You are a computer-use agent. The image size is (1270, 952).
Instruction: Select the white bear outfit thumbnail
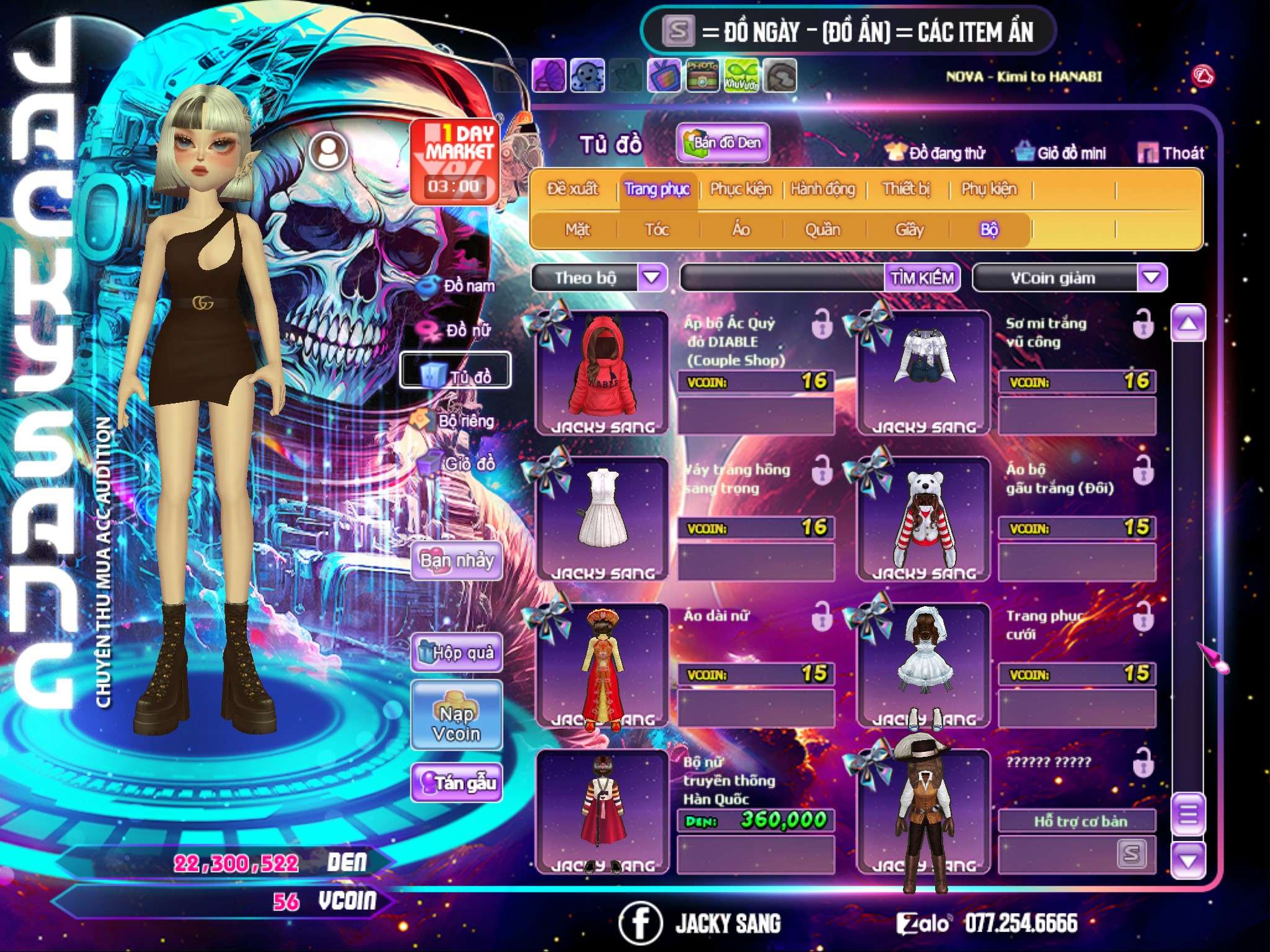pyautogui.click(x=923, y=519)
